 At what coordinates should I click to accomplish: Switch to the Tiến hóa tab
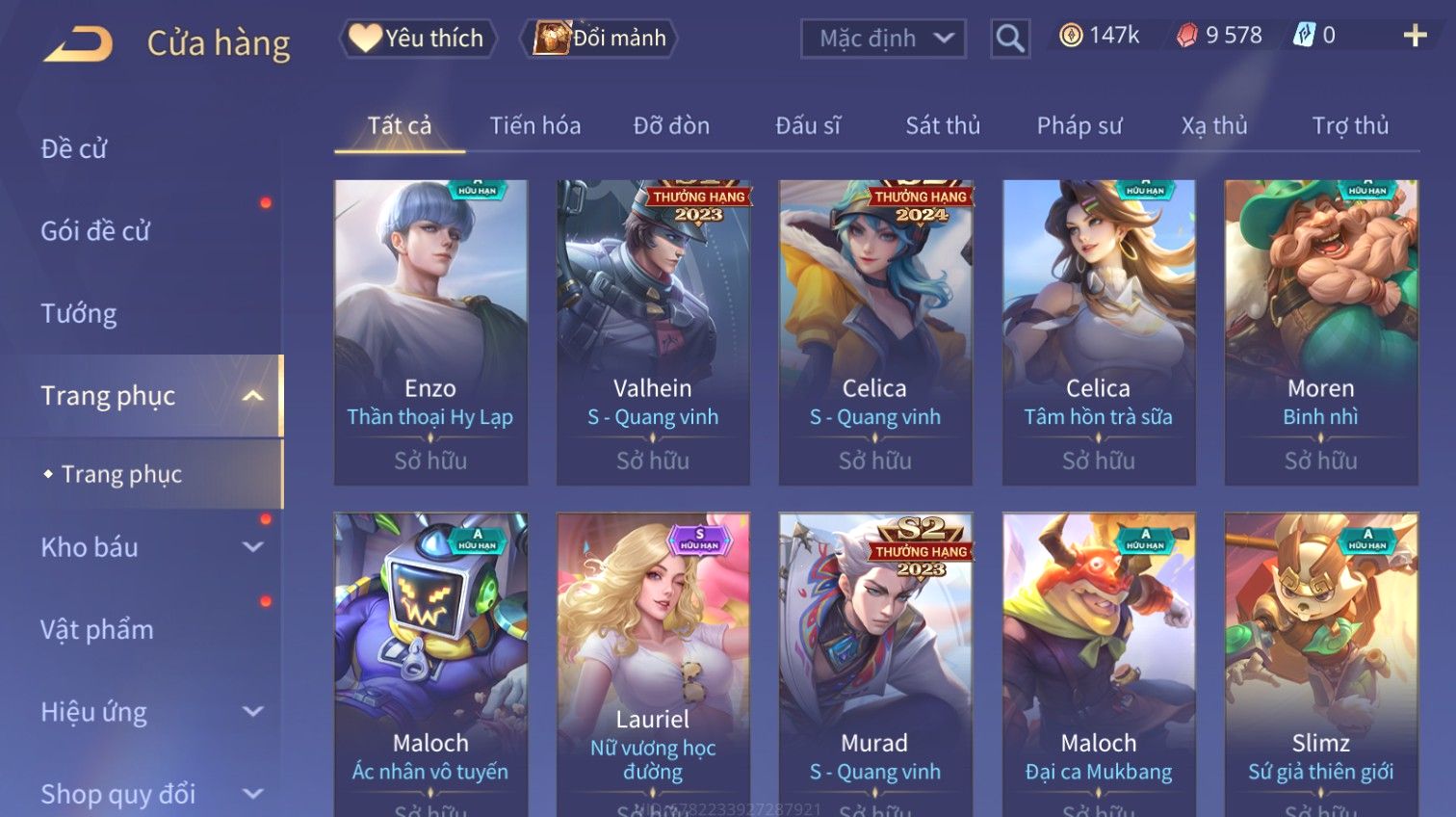click(534, 126)
